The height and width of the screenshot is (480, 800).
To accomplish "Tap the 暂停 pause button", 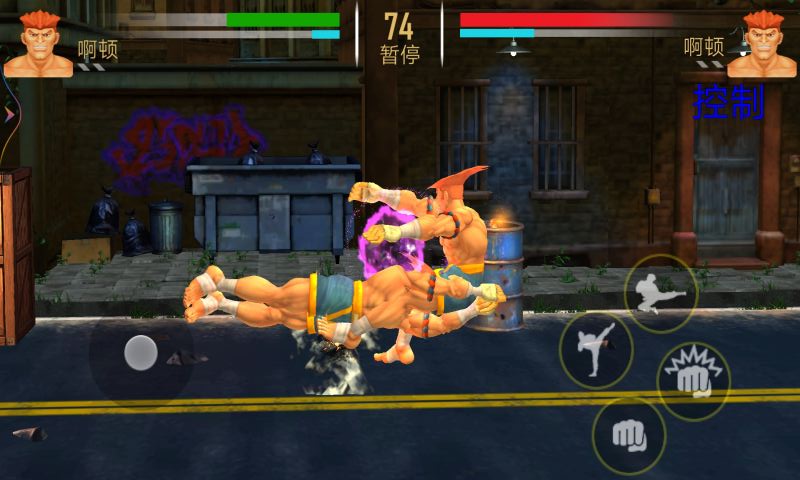I will (398, 53).
